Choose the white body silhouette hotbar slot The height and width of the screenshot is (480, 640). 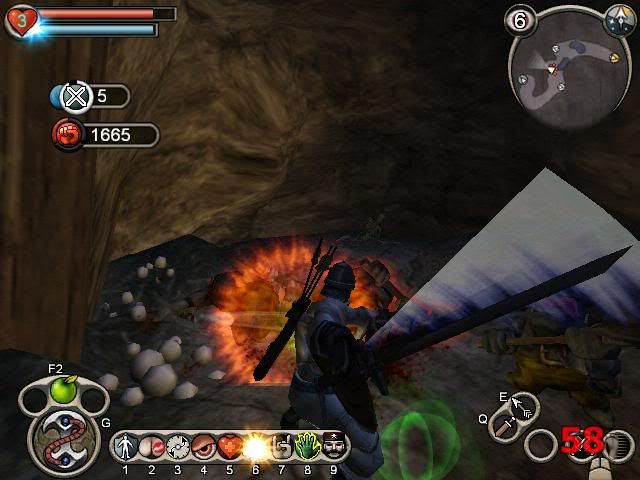pos(128,445)
